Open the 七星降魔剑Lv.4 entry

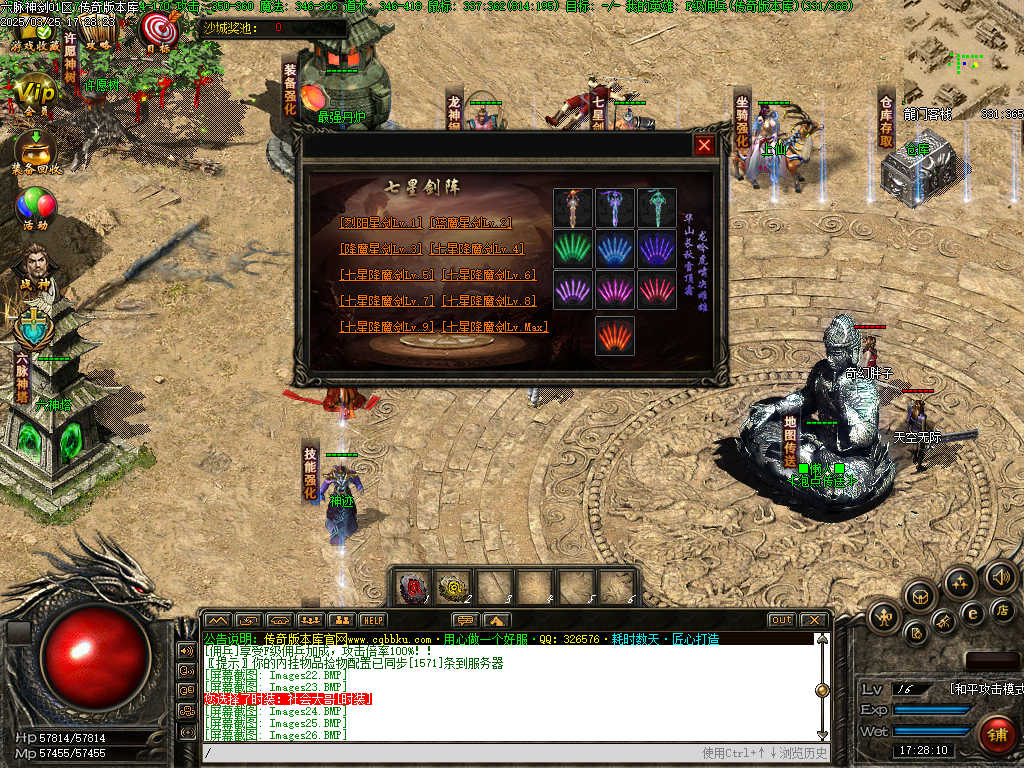[476, 249]
